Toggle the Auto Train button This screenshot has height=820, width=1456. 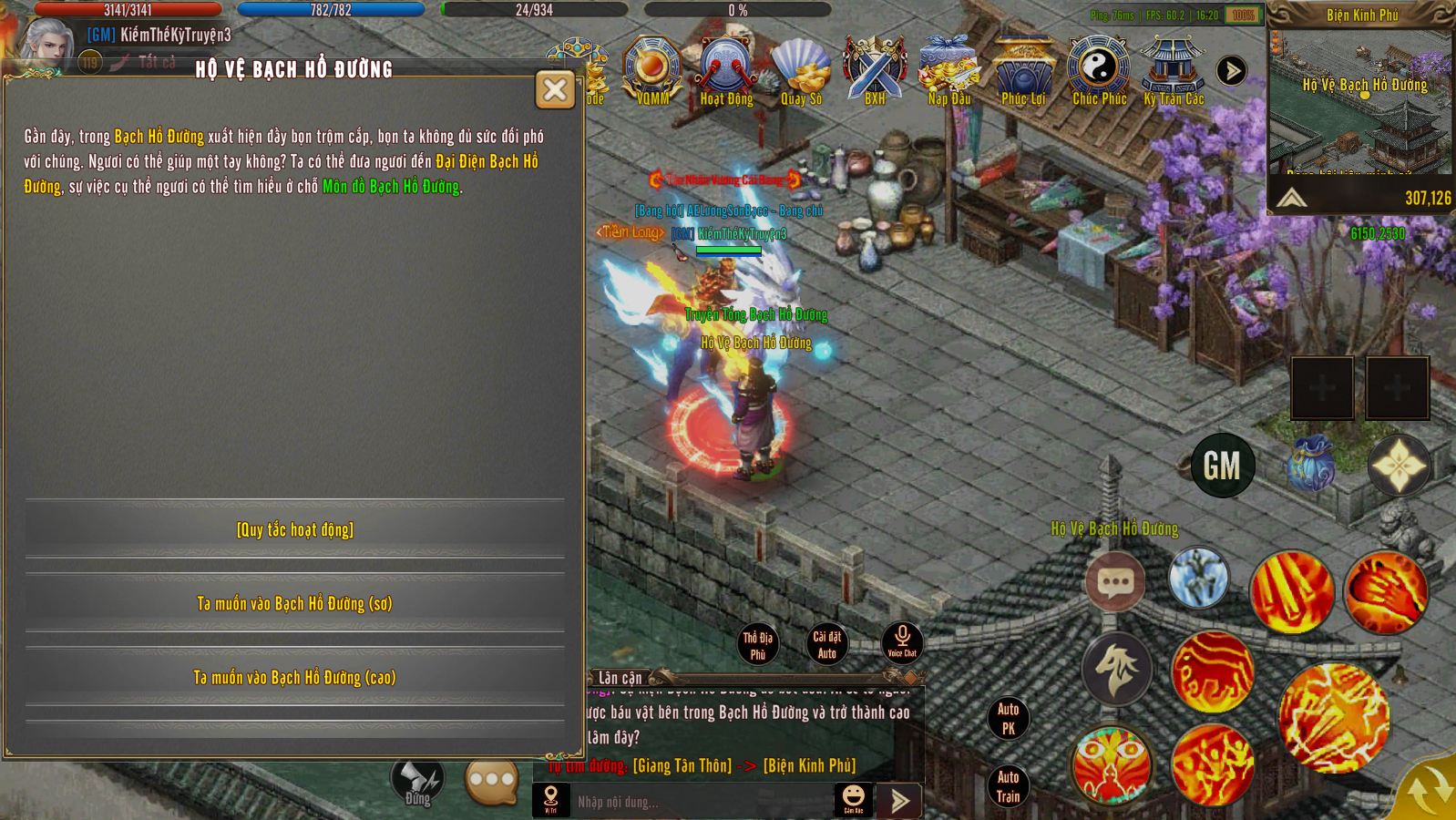click(x=1009, y=787)
